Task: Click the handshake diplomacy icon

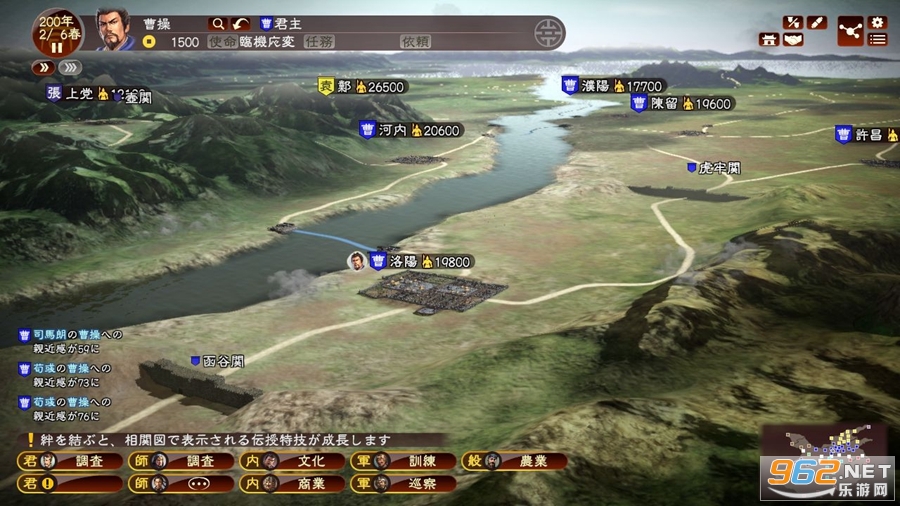Action: (792, 40)
